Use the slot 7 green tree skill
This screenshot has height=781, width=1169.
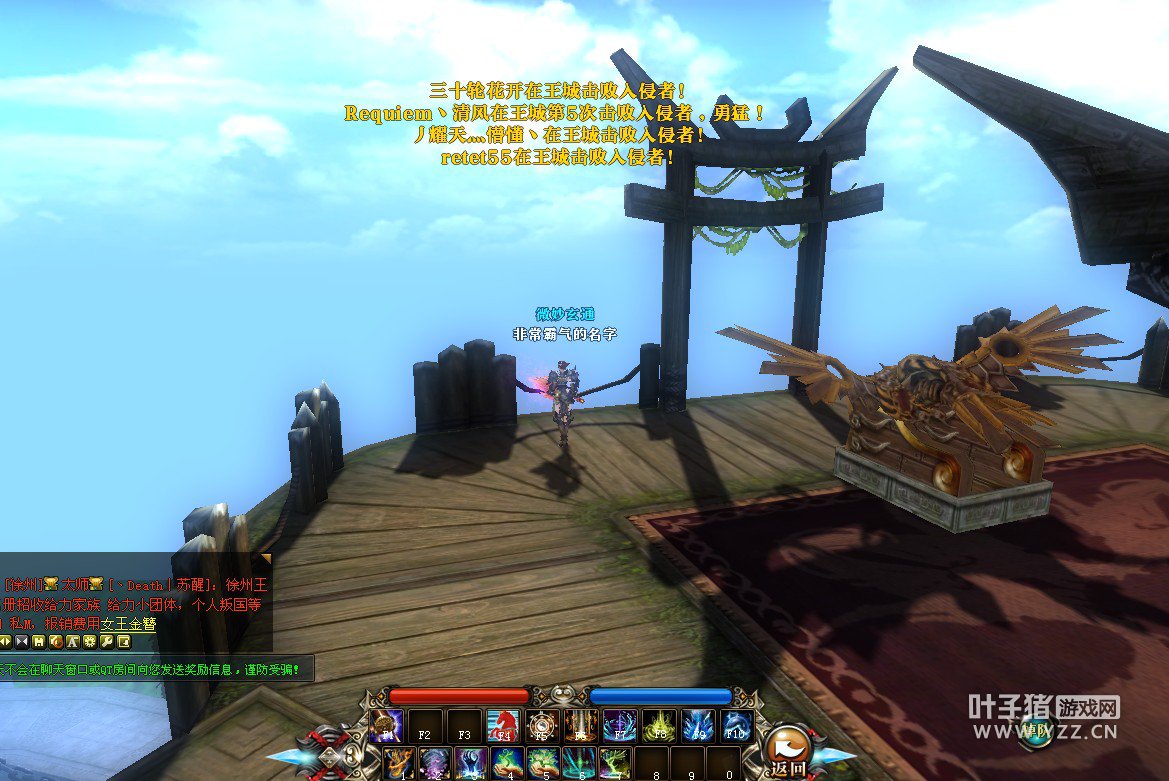pyautogui.click(x=615, y=763)
